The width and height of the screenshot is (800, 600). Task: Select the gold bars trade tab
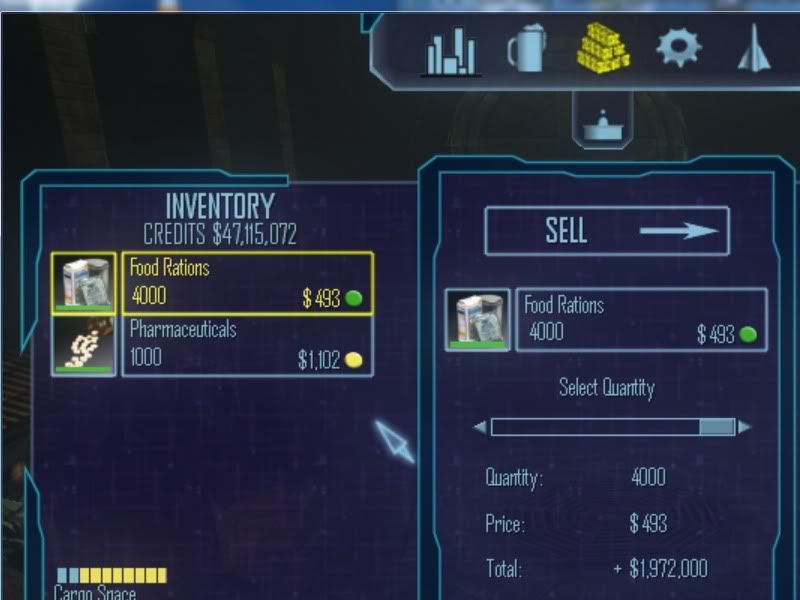tap(604, 47)
